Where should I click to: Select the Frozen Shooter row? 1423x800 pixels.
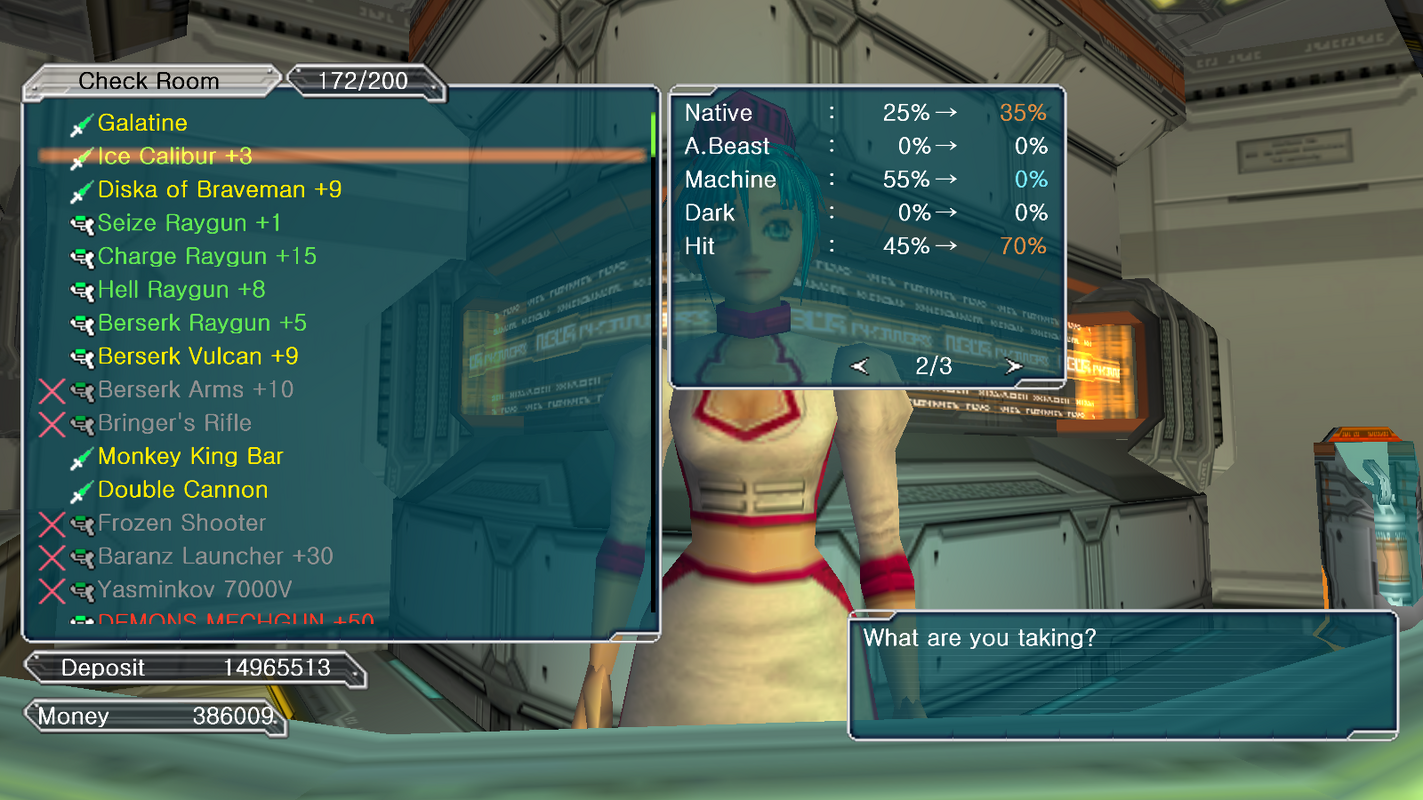[x=181, y=523]
